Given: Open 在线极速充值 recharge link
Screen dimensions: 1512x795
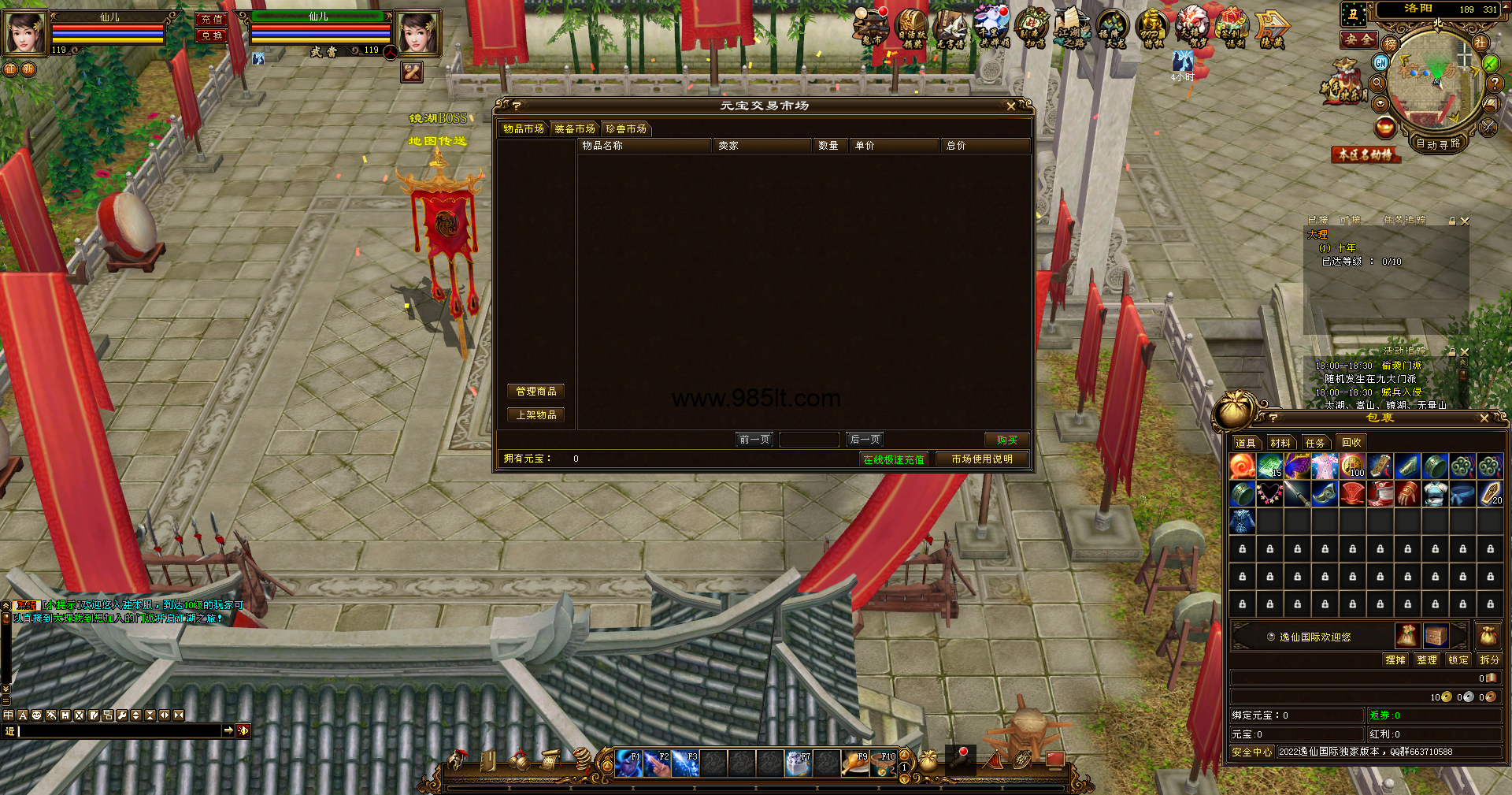Looking at the screenshot, I should (893, 459).
